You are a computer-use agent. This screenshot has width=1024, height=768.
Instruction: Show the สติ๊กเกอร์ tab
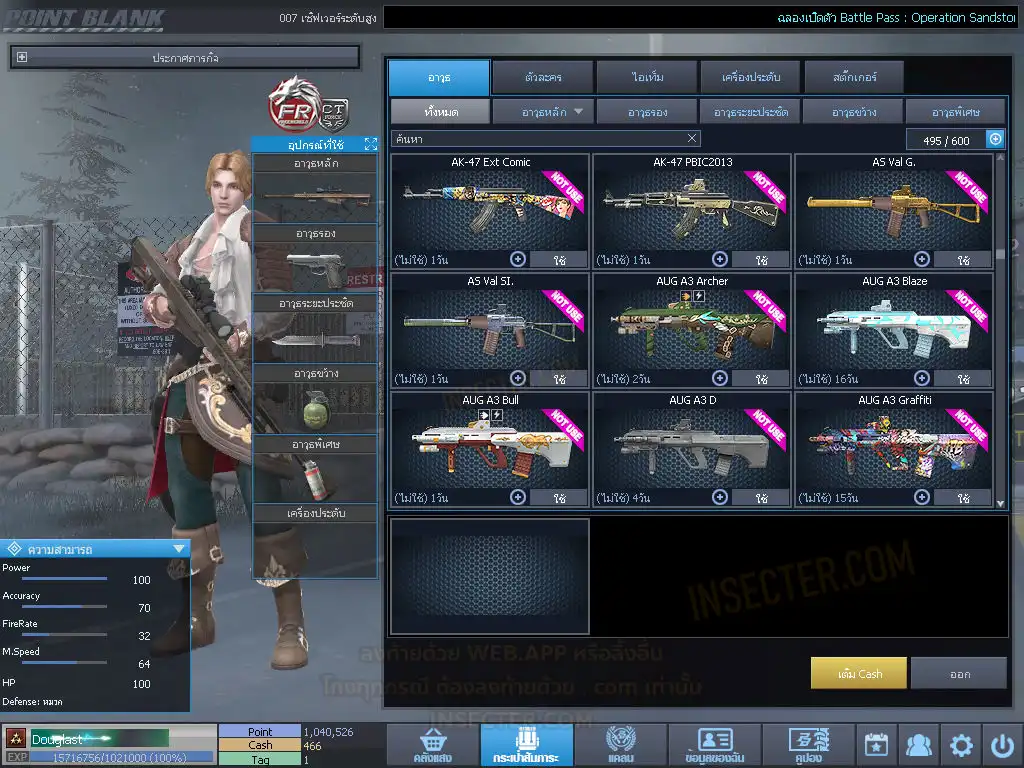(853, 77)
